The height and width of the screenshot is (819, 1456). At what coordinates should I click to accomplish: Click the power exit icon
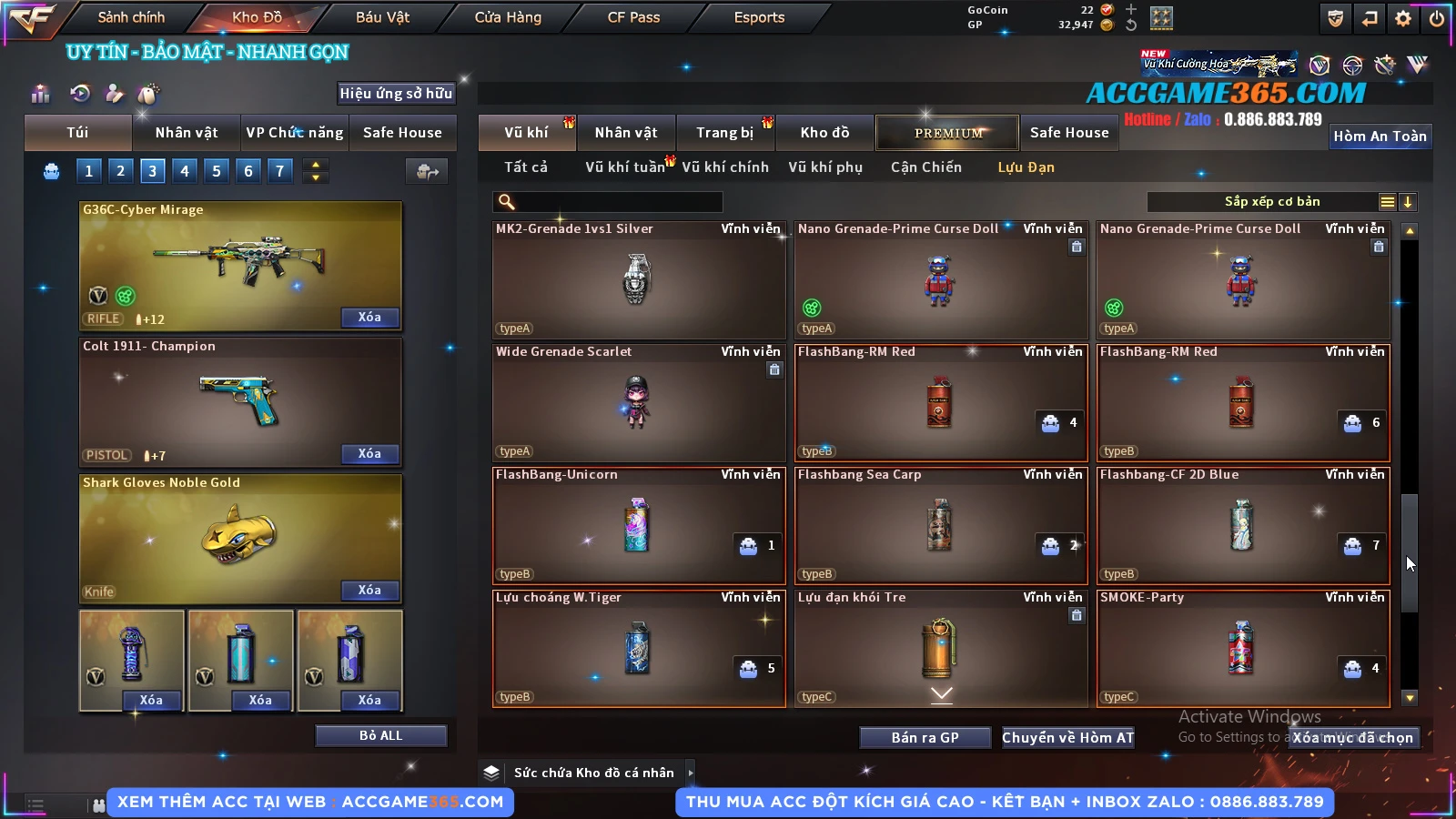point(1437,18)
